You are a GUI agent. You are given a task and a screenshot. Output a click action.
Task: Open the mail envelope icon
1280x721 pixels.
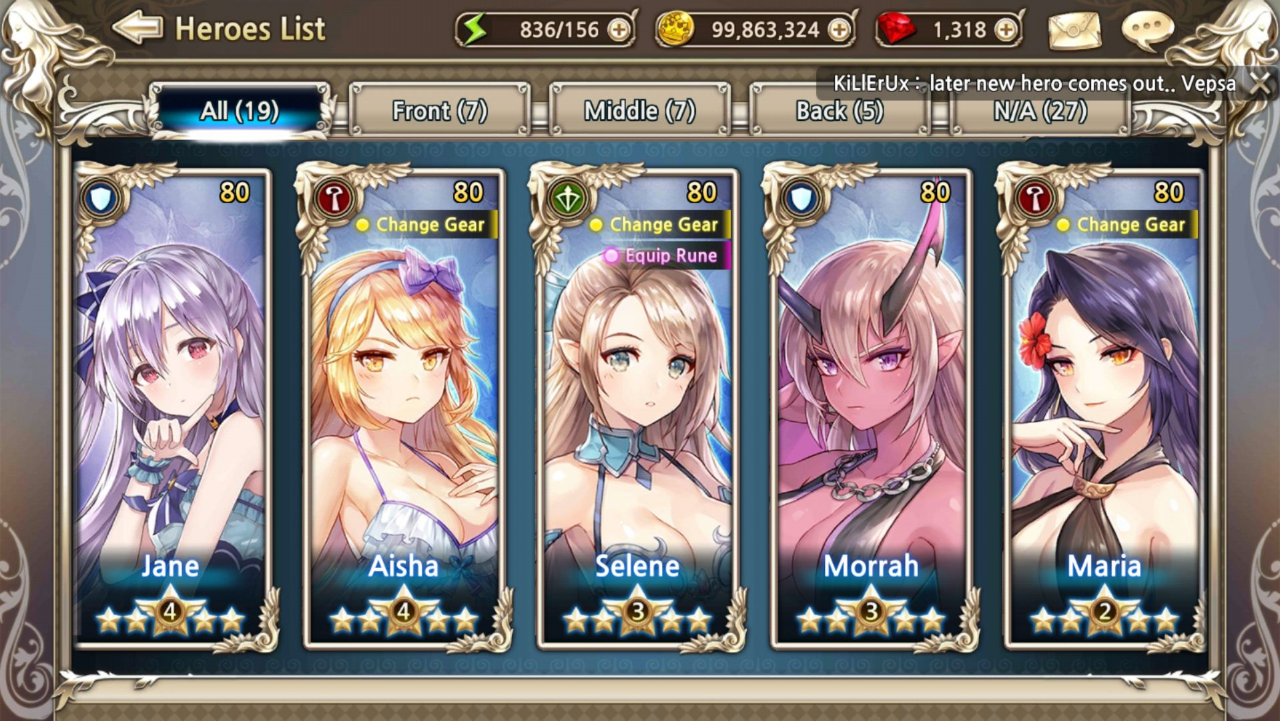(1074, 30)
